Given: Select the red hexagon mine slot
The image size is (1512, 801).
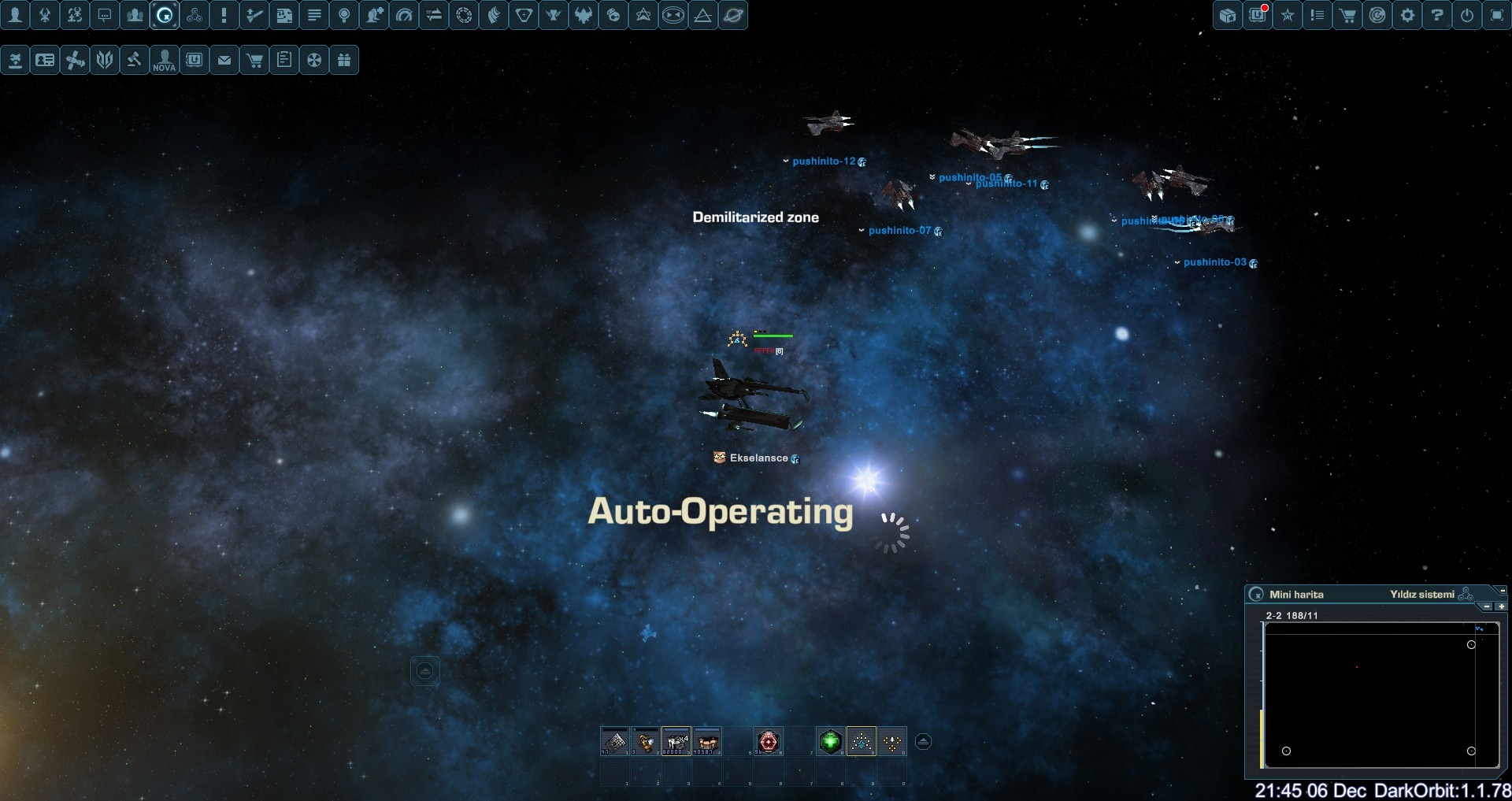Looking at the screenshot, I should [x=768, y=741].
